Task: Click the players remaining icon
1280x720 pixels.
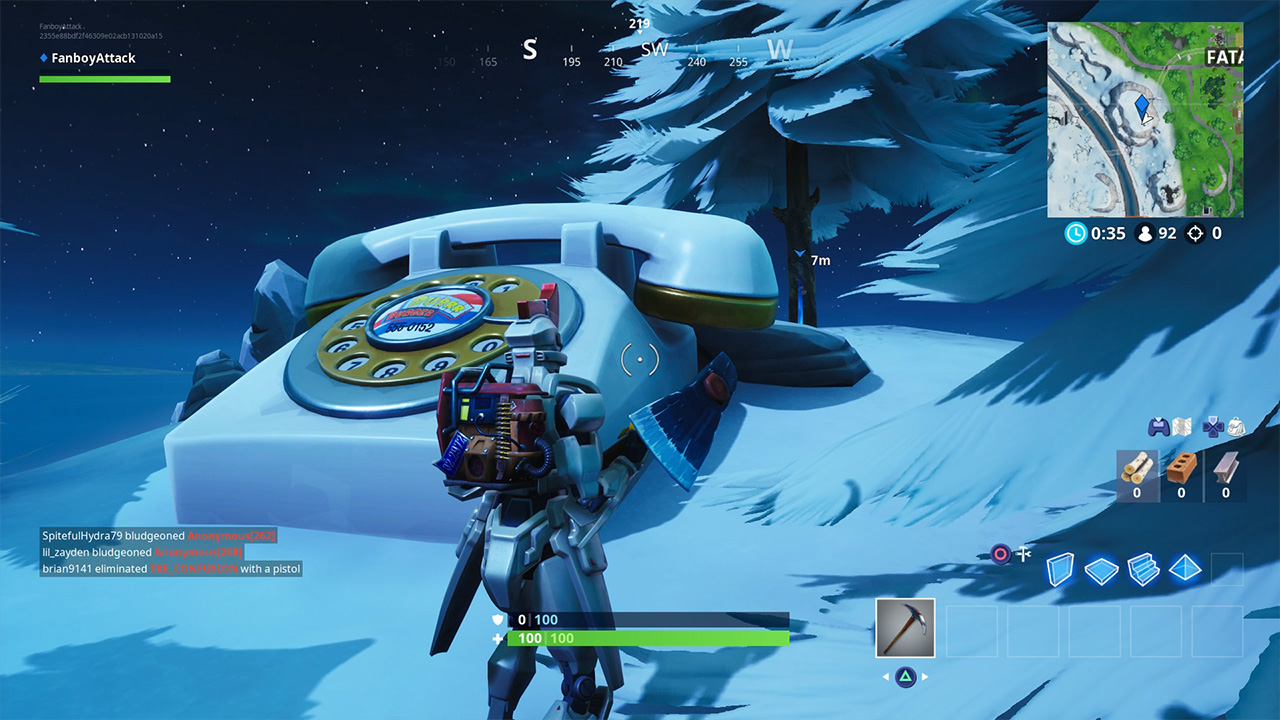Action: (x=1145, y=233)
